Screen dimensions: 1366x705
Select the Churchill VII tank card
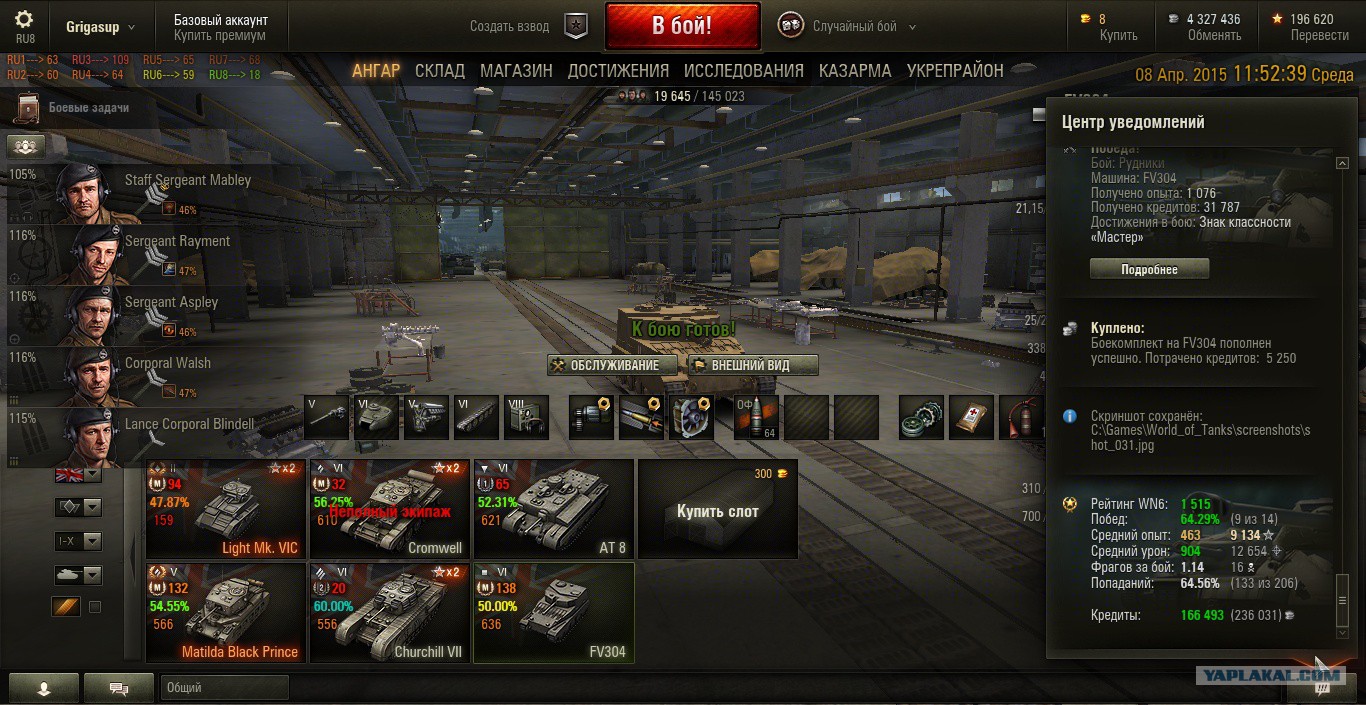point(389,612)
